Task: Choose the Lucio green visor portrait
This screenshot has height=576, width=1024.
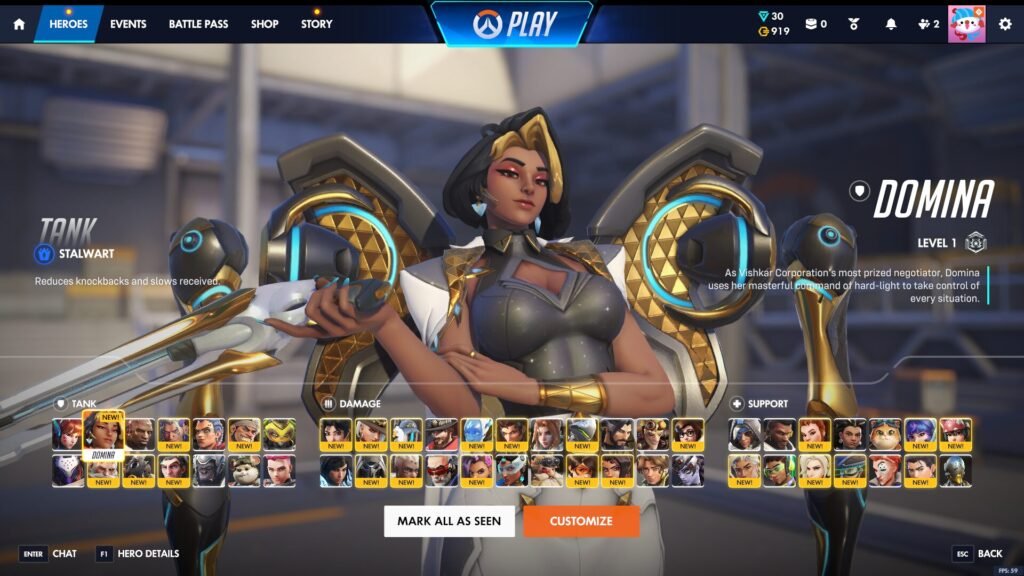Action: pos(779,470)
